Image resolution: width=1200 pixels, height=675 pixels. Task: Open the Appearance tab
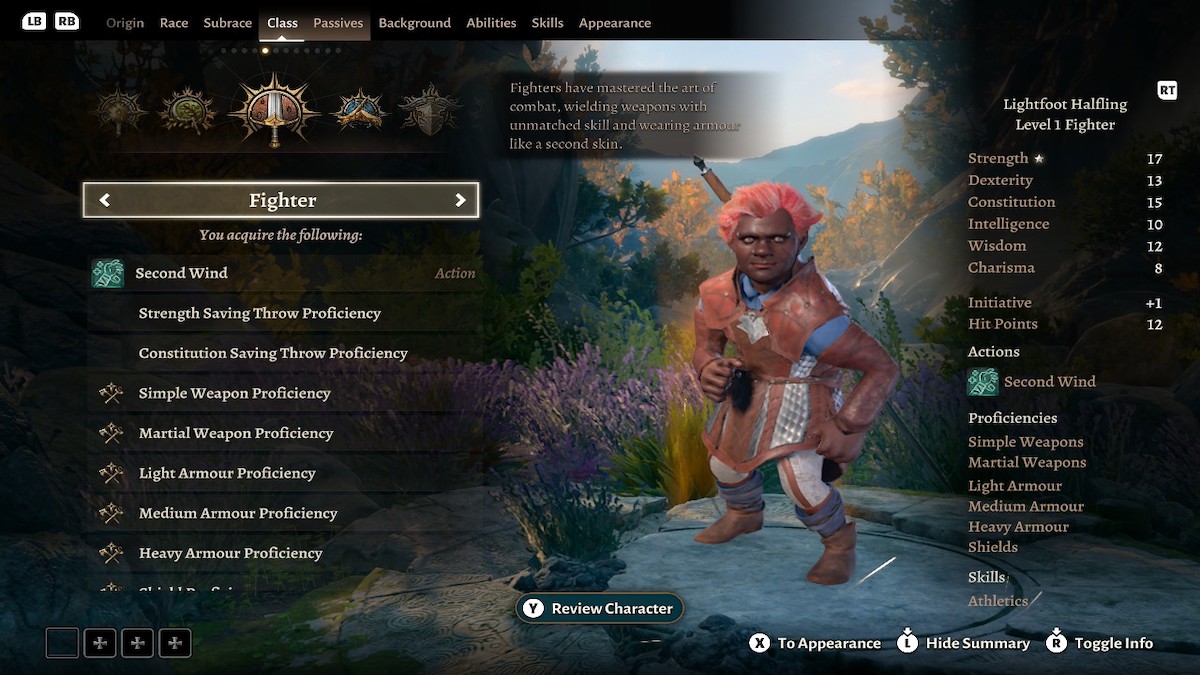tap(614, 23)
